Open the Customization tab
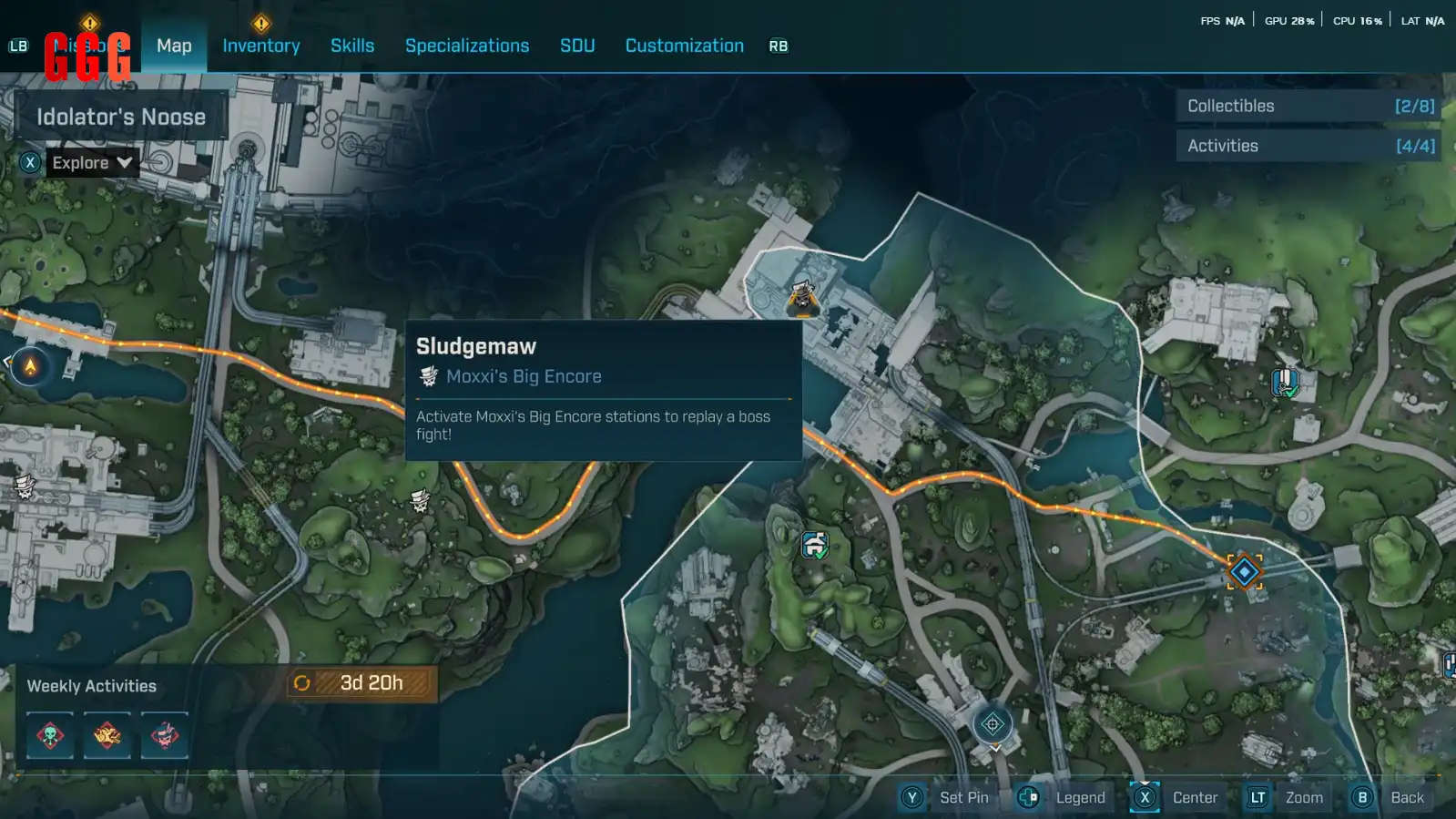The image size is (1456, 819). click(x=684, y=46)
